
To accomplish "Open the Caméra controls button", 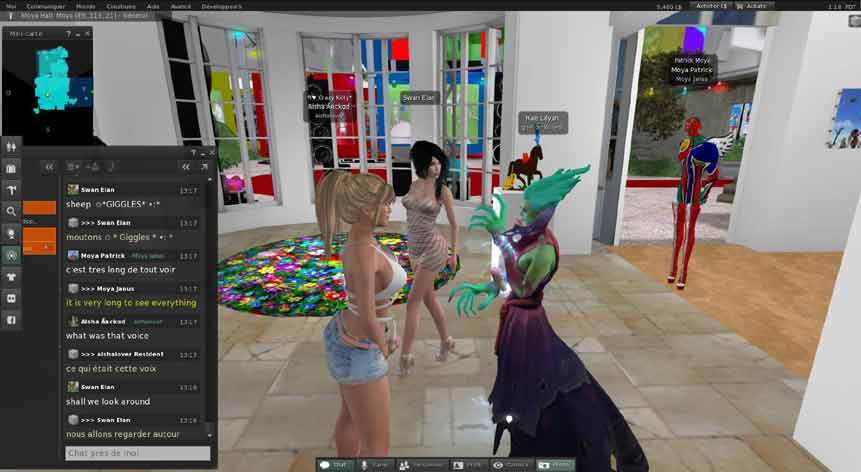I will 512,465.
